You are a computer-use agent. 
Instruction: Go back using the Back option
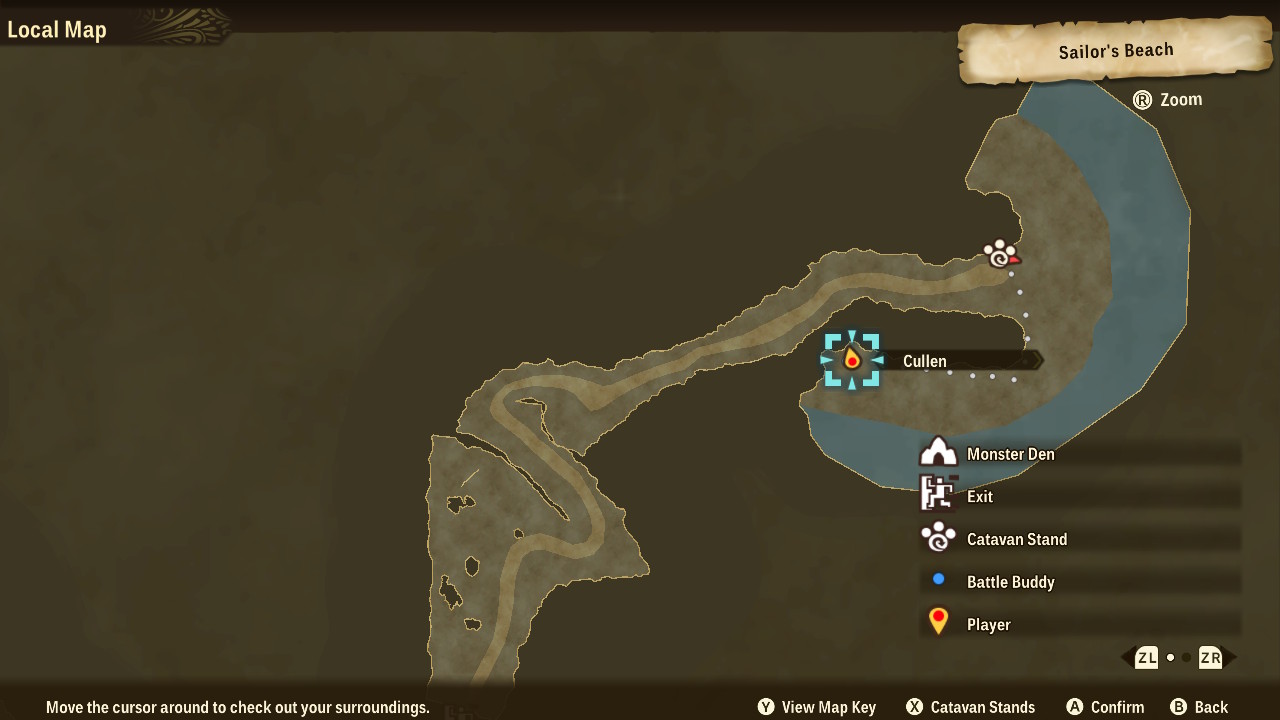tap(1199, 707)
